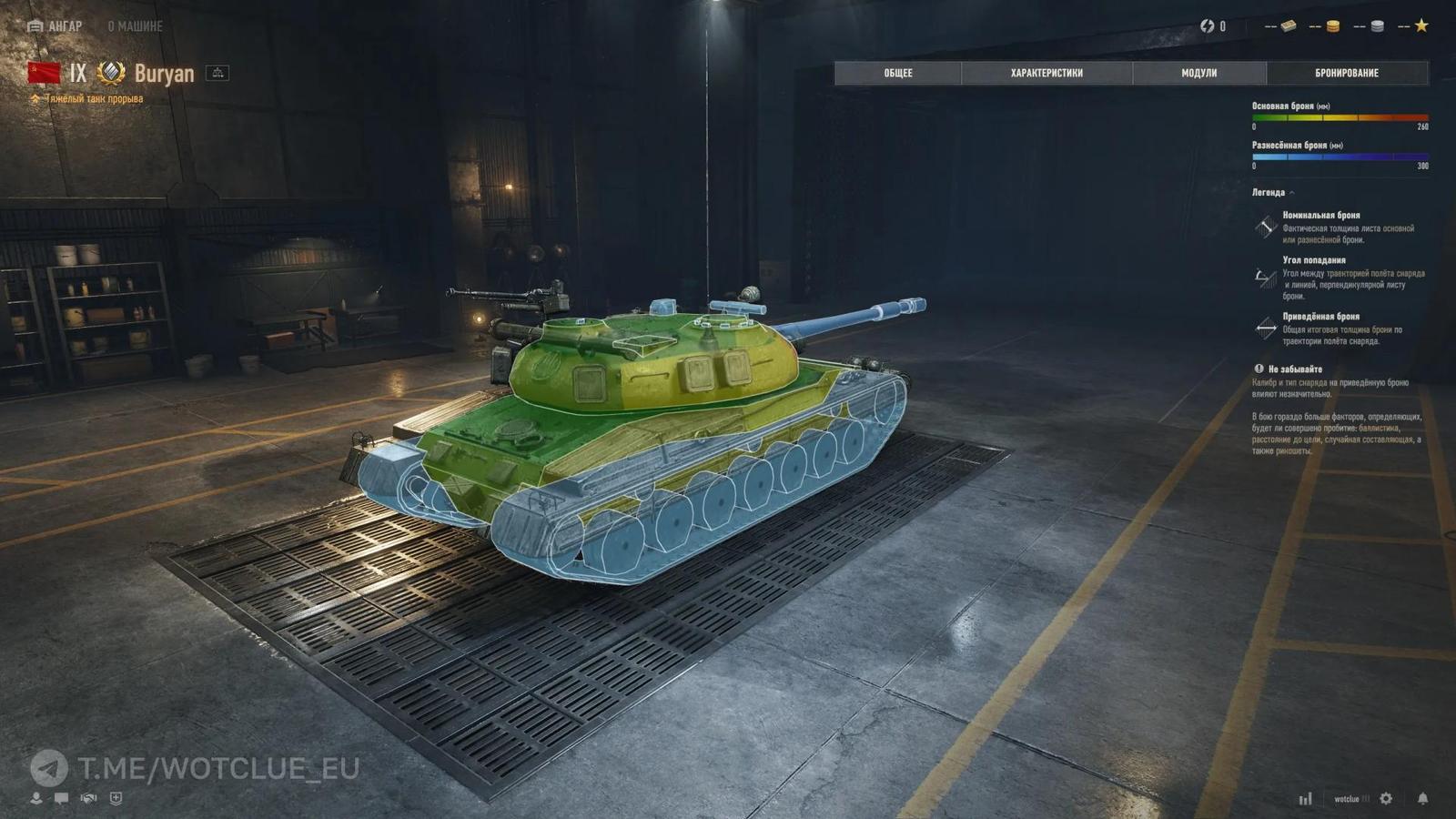Open the Battle Pass lightning icon
This screenshot has height=819, width=1456.
click(1208, 26)
